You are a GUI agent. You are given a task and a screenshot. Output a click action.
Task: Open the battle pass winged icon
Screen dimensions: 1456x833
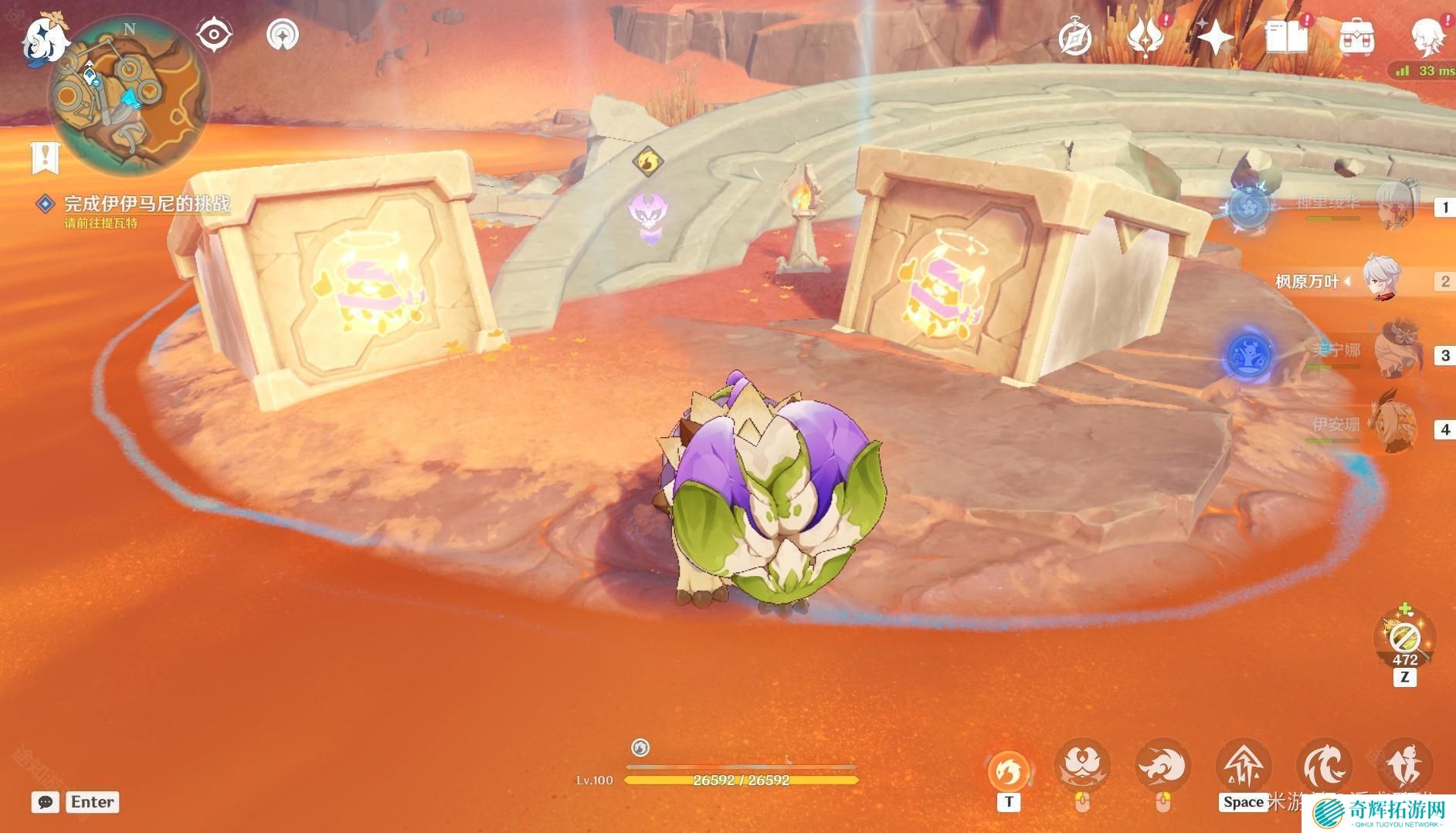1145,36
